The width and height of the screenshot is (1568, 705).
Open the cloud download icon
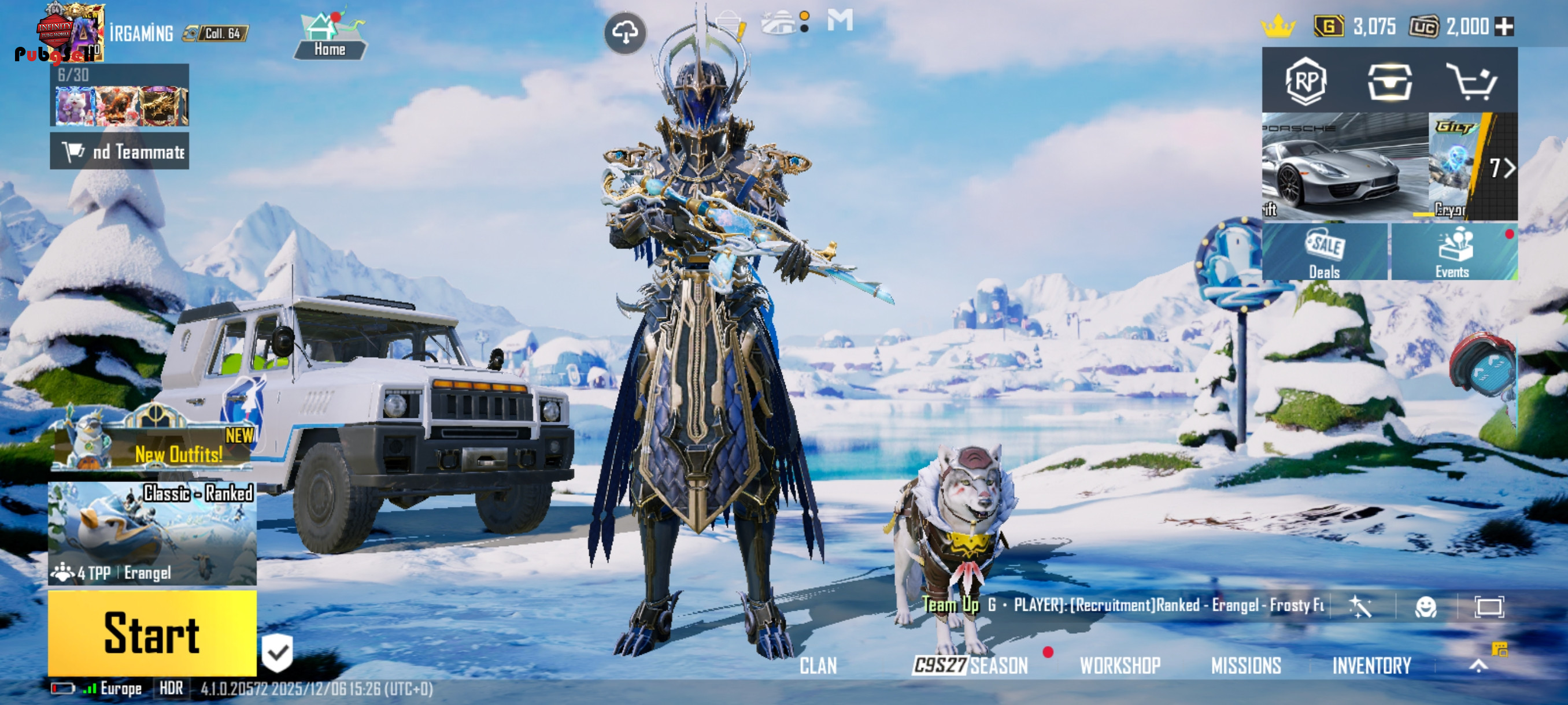(x=625, y=32)
